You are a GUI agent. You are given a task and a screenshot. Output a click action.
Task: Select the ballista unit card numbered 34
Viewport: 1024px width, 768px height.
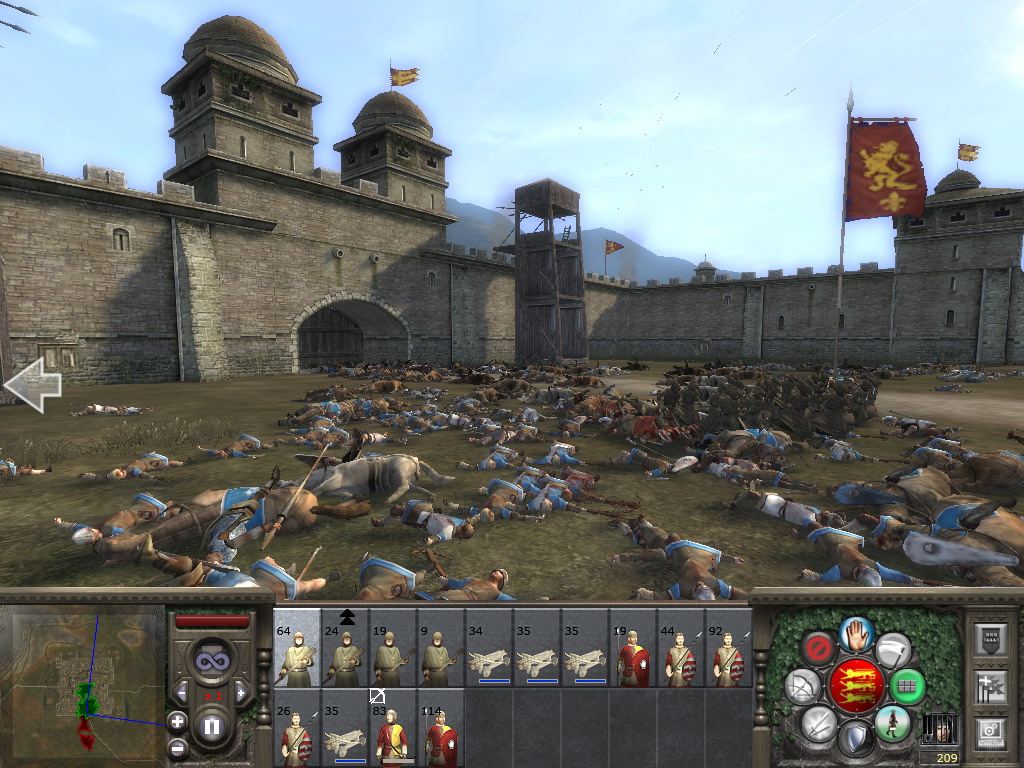point(489,647)
